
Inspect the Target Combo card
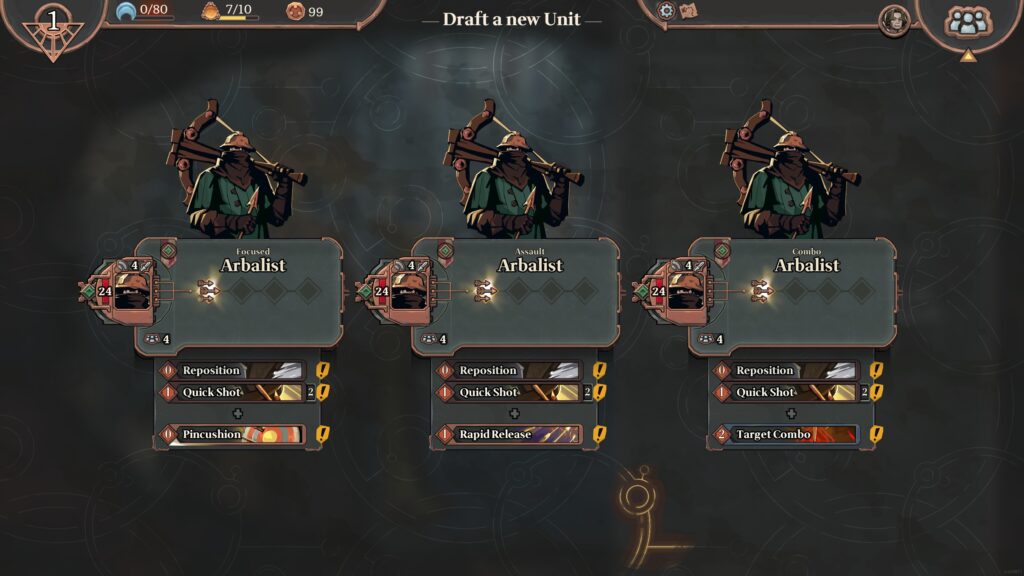click(786, 435)
